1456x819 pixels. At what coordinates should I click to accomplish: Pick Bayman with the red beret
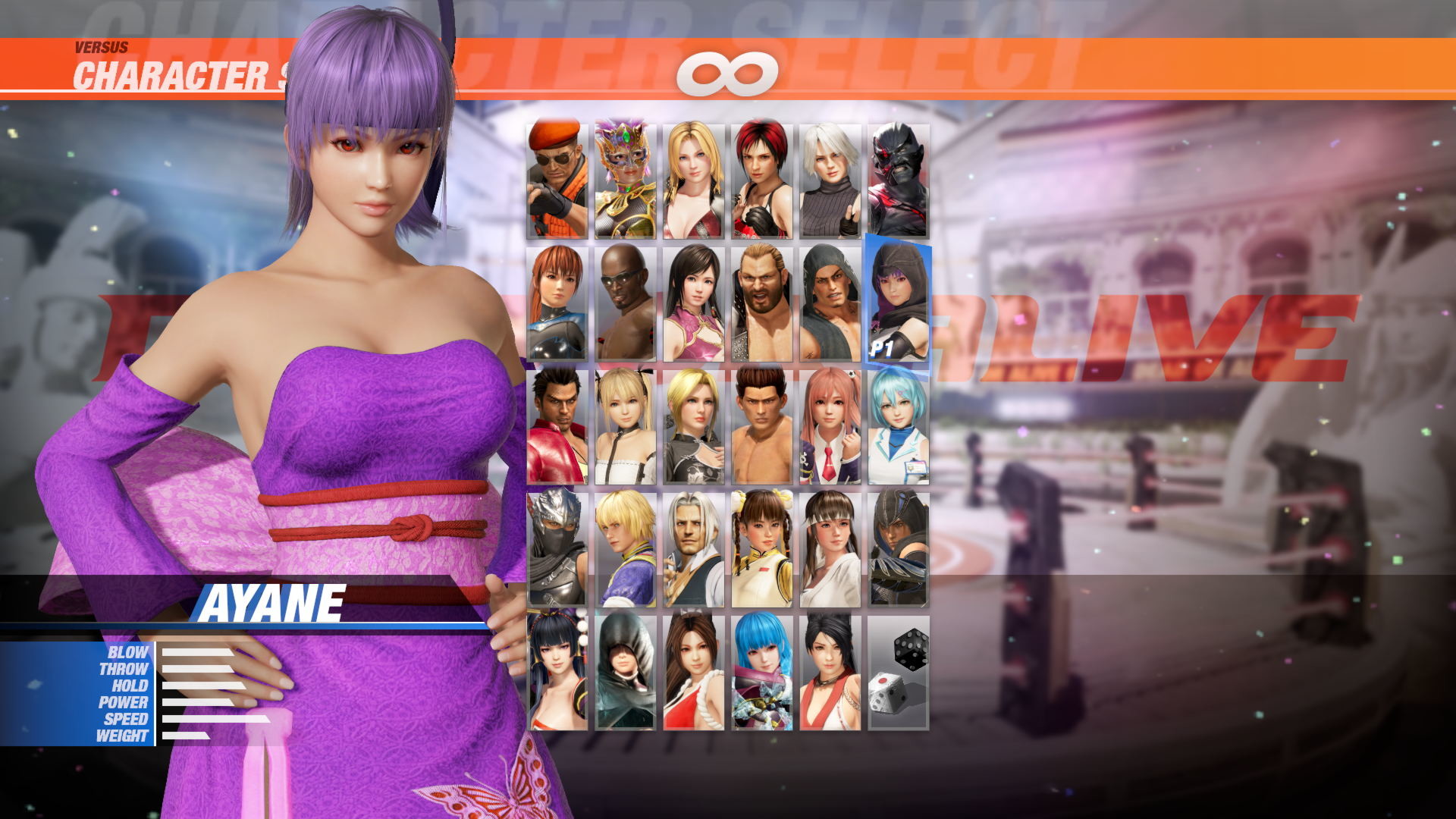point(559,174)
